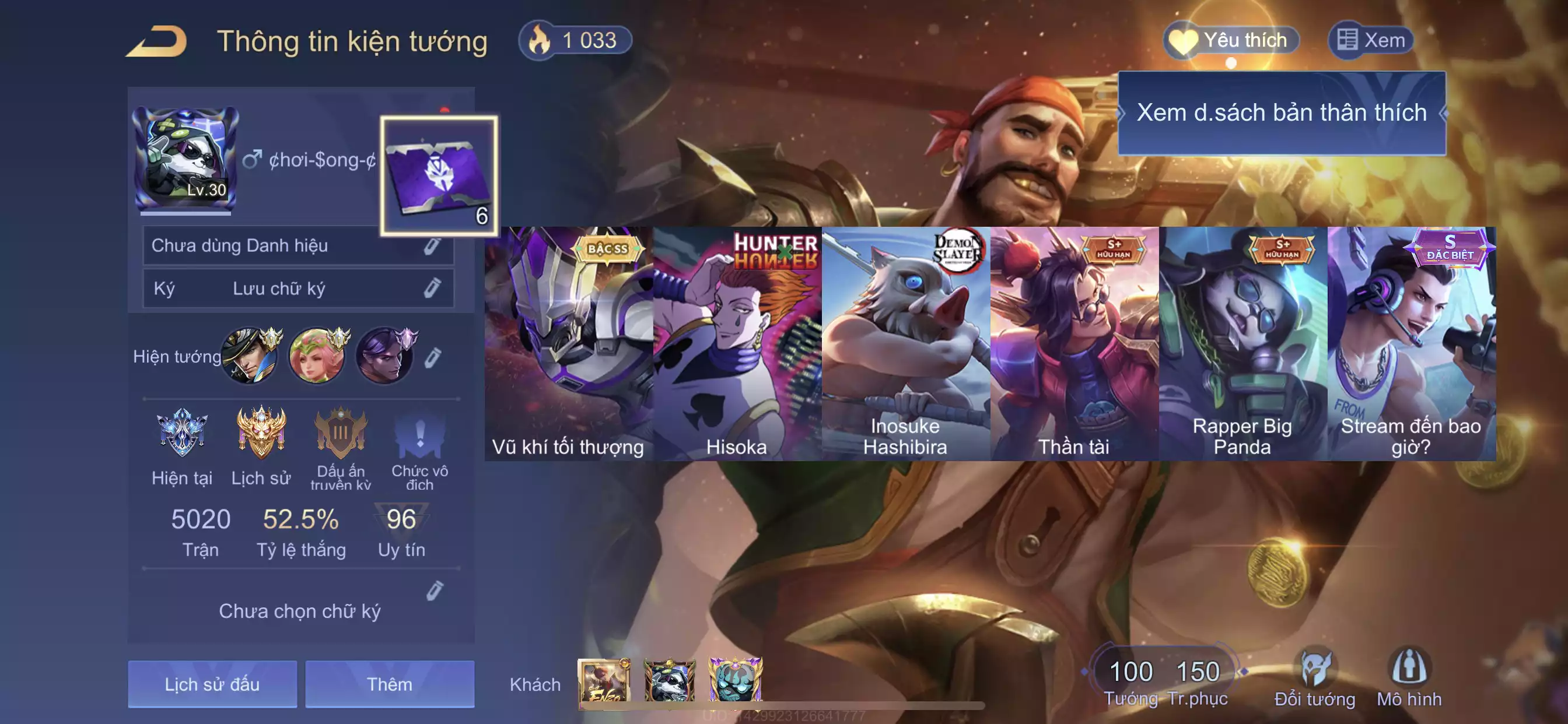The image size is (1568, 724).
Task: Click the Thêm button
Action: click(390, 684)
